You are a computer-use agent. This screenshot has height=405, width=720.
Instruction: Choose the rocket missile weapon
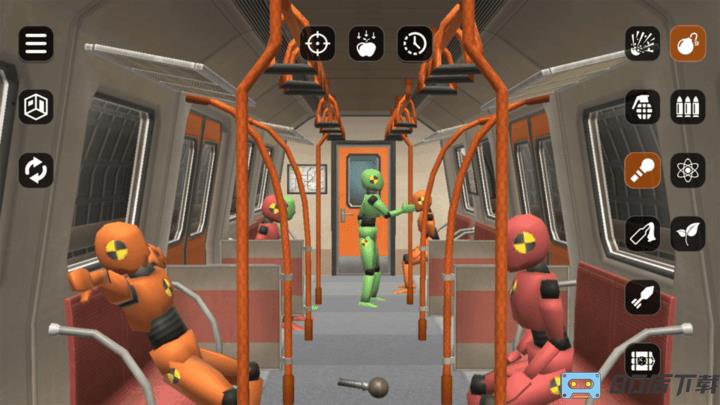[x=643, y=297]
